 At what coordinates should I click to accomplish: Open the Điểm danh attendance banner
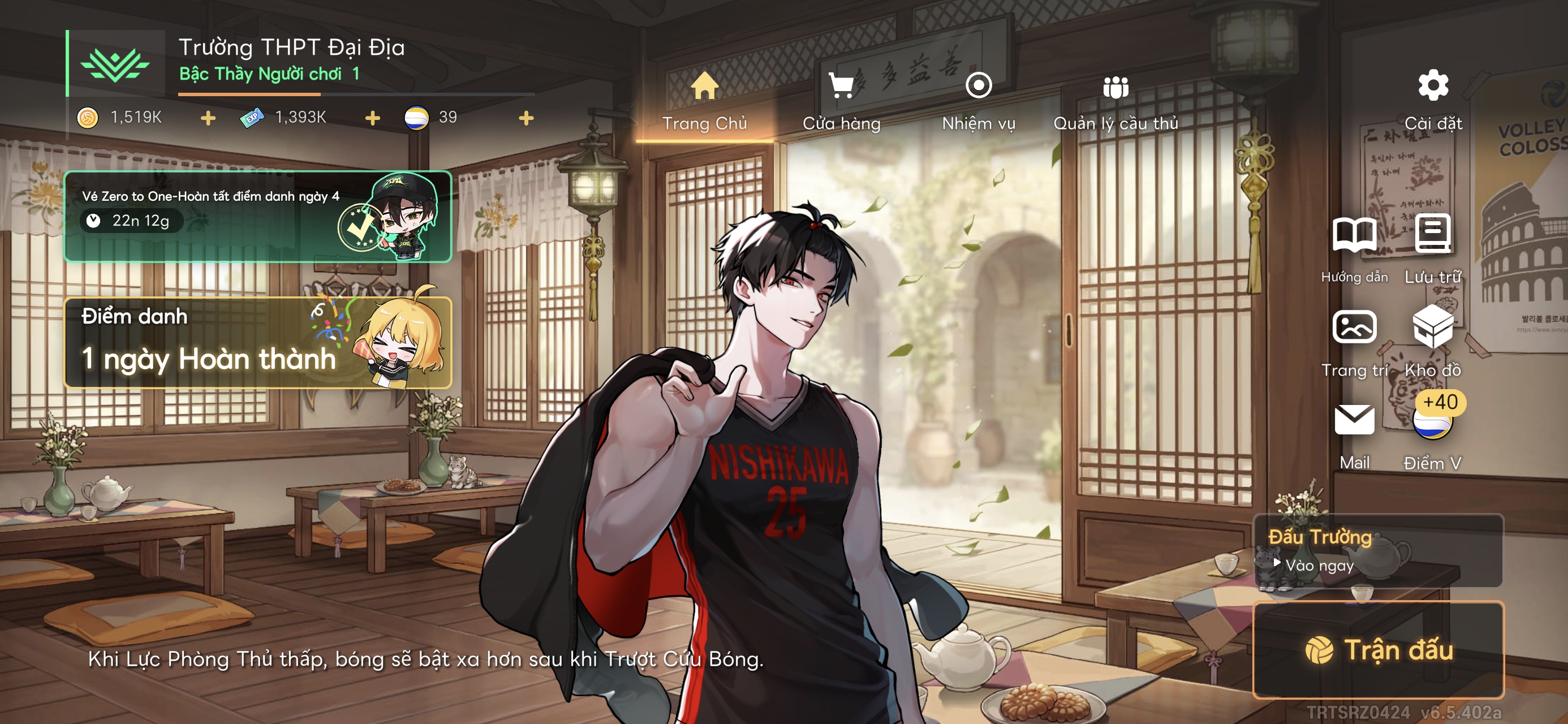pos(257,342)
